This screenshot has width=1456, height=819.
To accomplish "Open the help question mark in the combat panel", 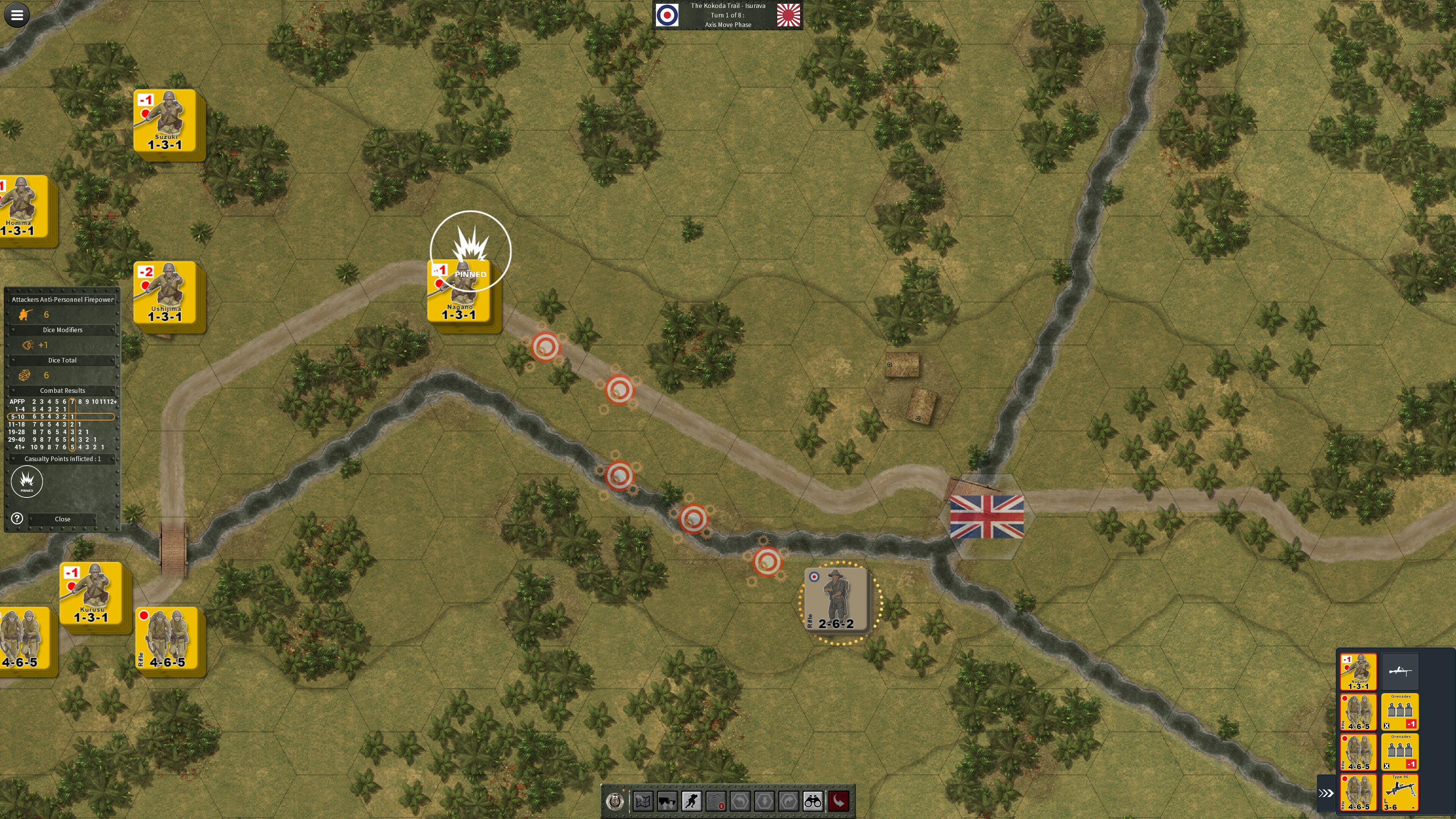I will point(16,518).
